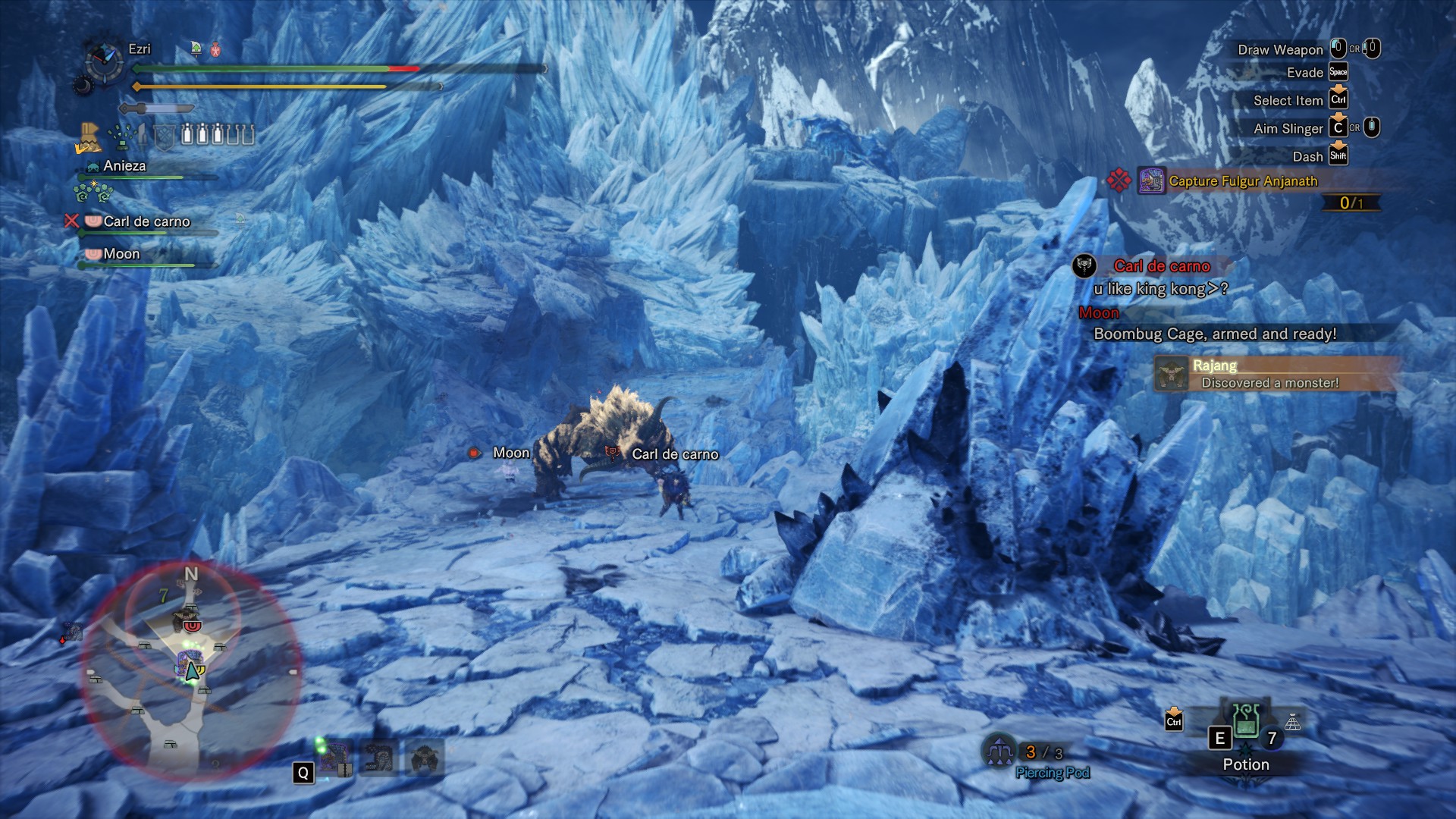This screenshot has width=1456, height=819.
Task: Click the day-night clock dial beside Ezri
Action: [105, 61]
